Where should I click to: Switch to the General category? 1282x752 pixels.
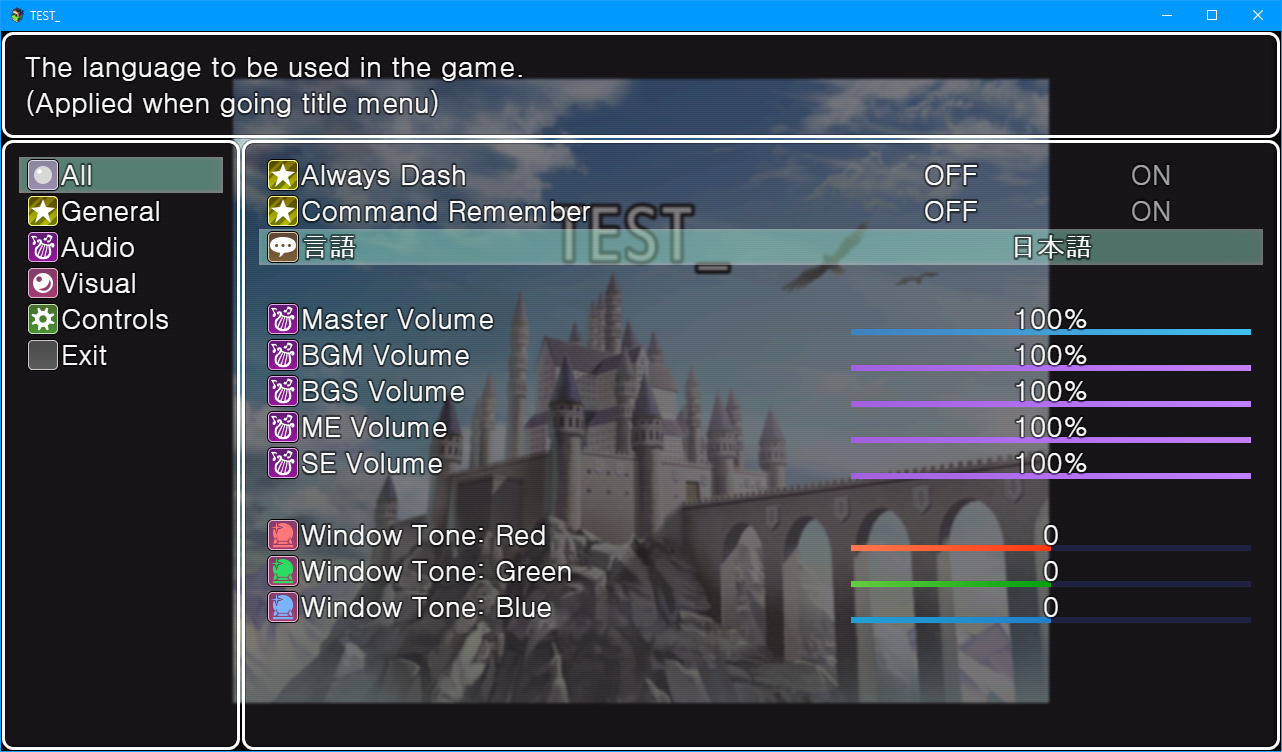click(110, 211)
